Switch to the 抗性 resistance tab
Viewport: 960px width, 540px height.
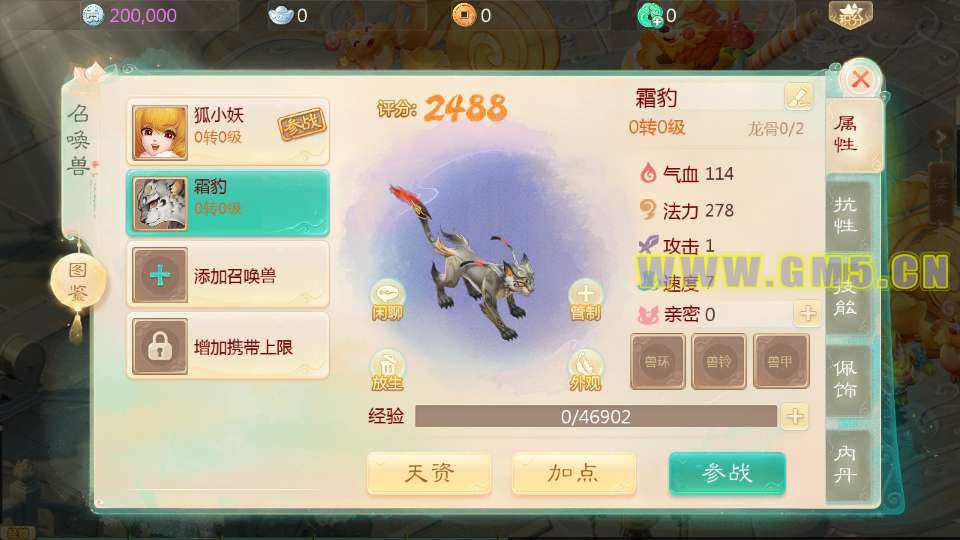coord(845,213)
